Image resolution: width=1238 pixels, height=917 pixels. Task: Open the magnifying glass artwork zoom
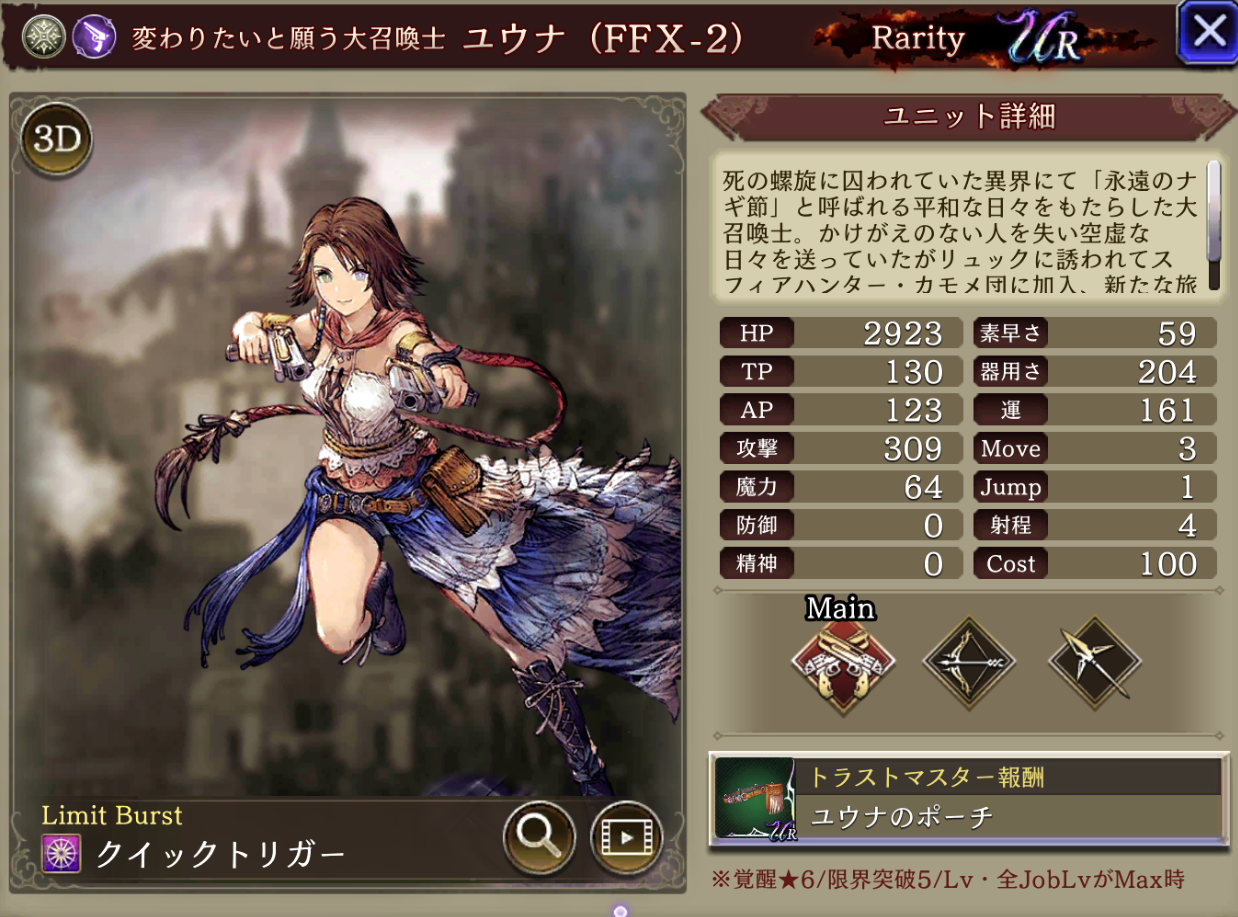[539, 838]
